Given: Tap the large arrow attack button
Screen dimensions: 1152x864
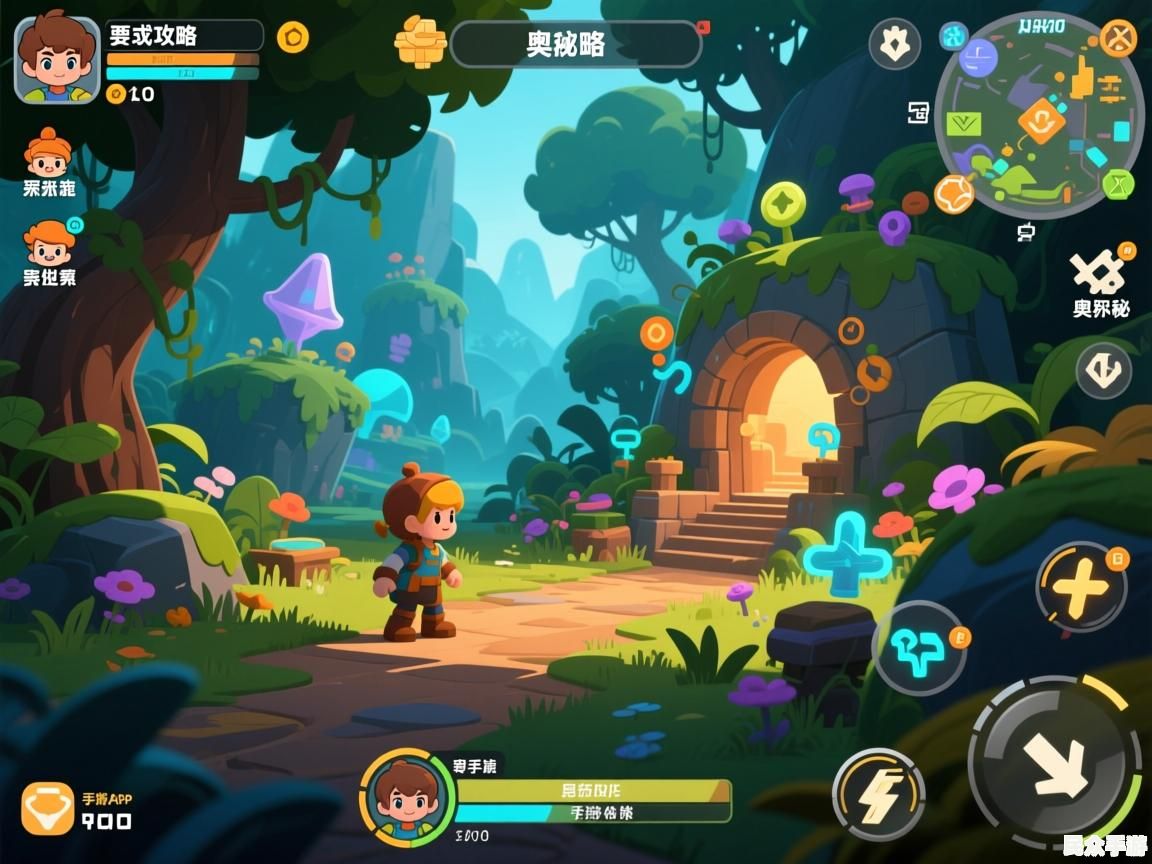Looking at the screenshot, I should 1055,765.
